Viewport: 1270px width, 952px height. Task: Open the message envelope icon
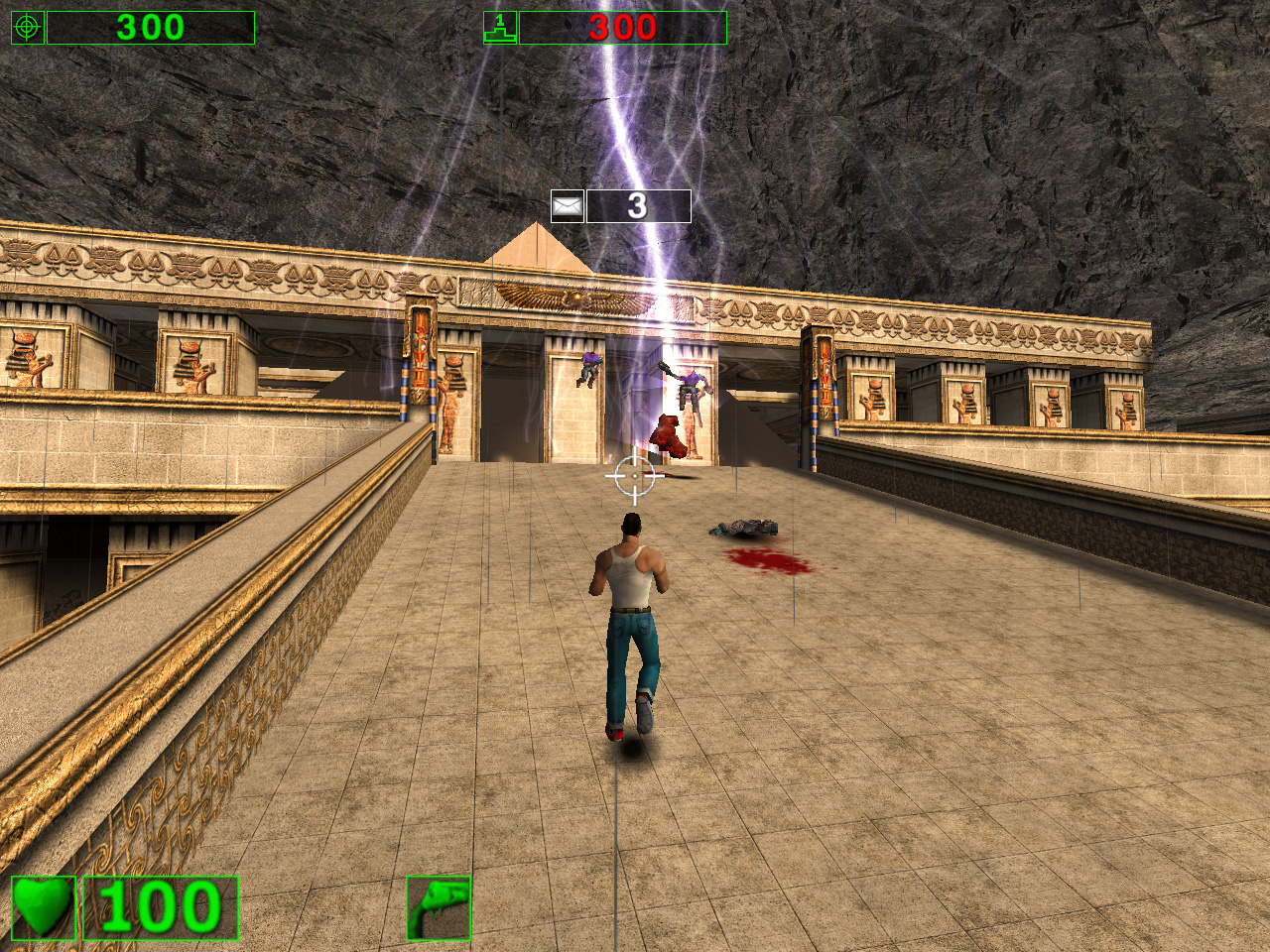[567, 204]
